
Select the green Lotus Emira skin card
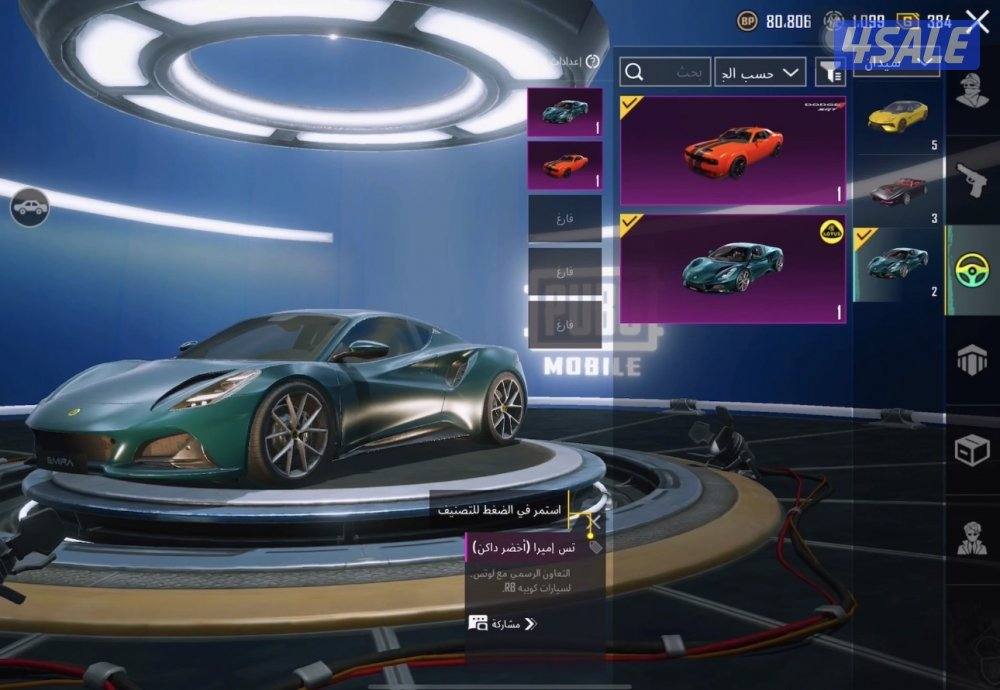point(733,269)
